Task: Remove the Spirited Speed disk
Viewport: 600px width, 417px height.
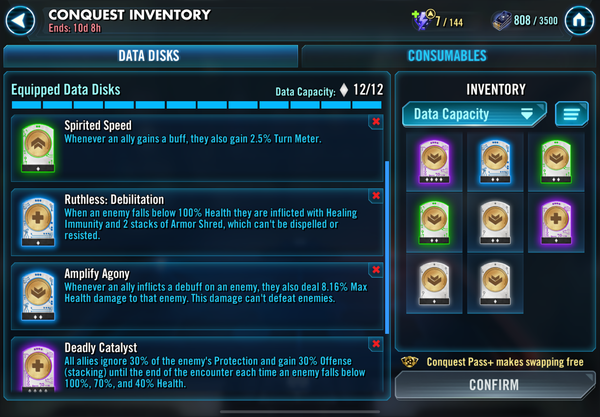Action: click(x=375, y=122)
